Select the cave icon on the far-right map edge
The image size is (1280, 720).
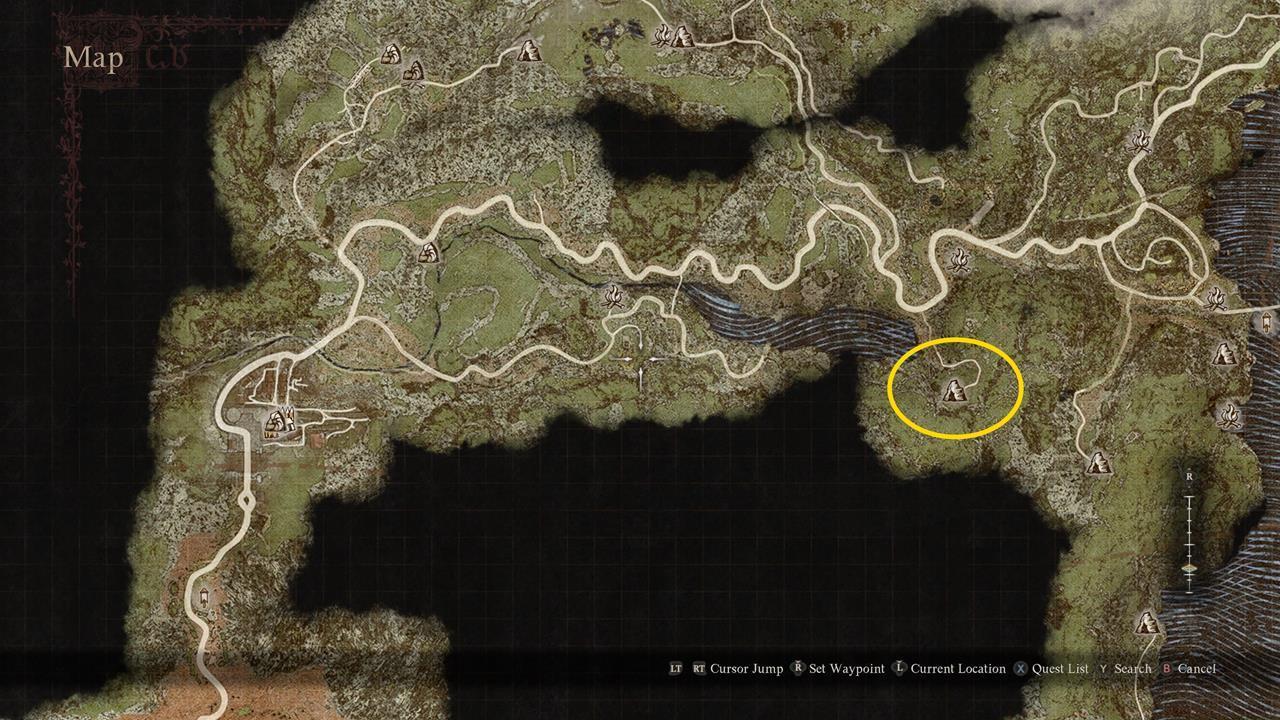pyautogui.click(x=1224, y=354)
